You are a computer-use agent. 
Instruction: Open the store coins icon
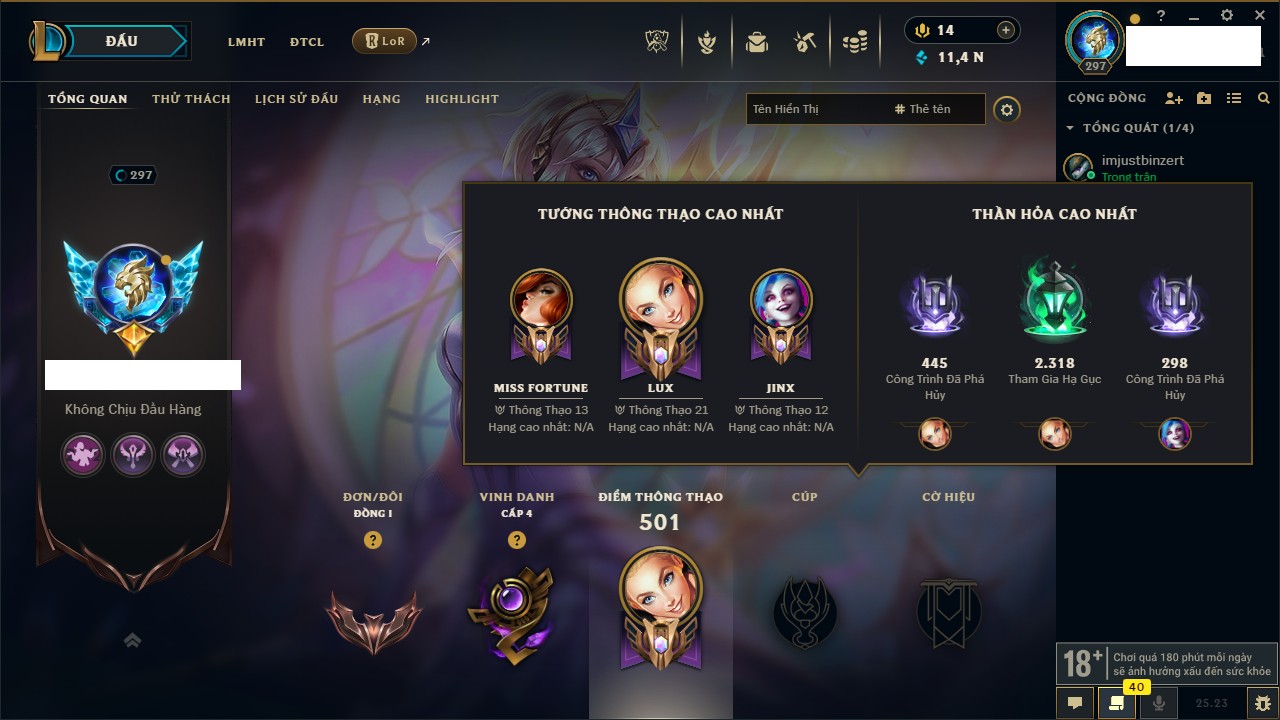854,43
